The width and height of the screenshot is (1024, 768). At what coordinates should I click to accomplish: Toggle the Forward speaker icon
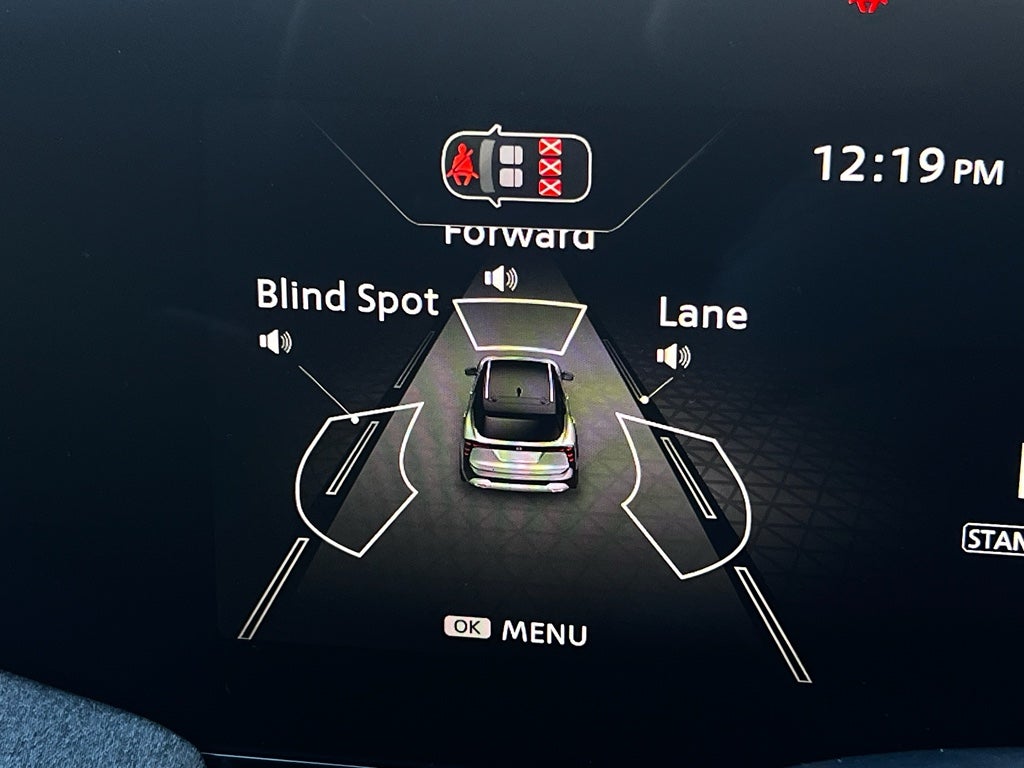tap(501, 277)
